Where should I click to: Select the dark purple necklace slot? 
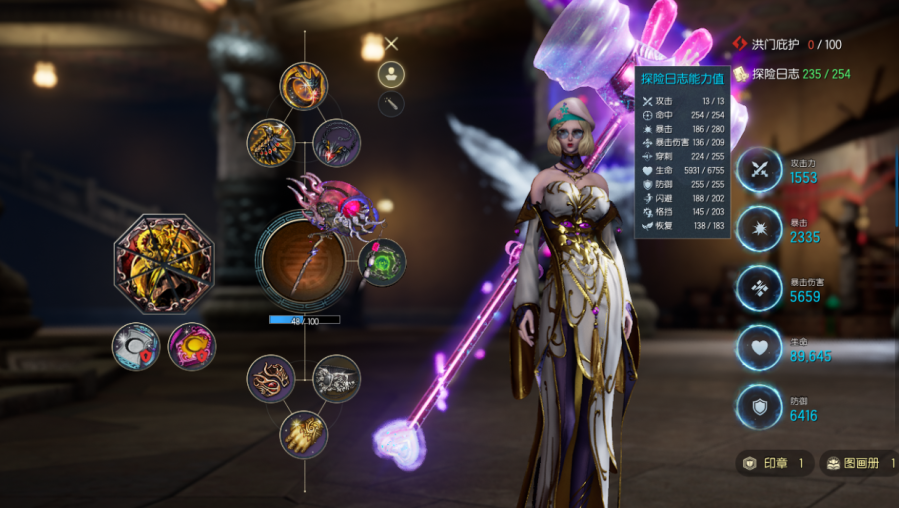point(336,142)
